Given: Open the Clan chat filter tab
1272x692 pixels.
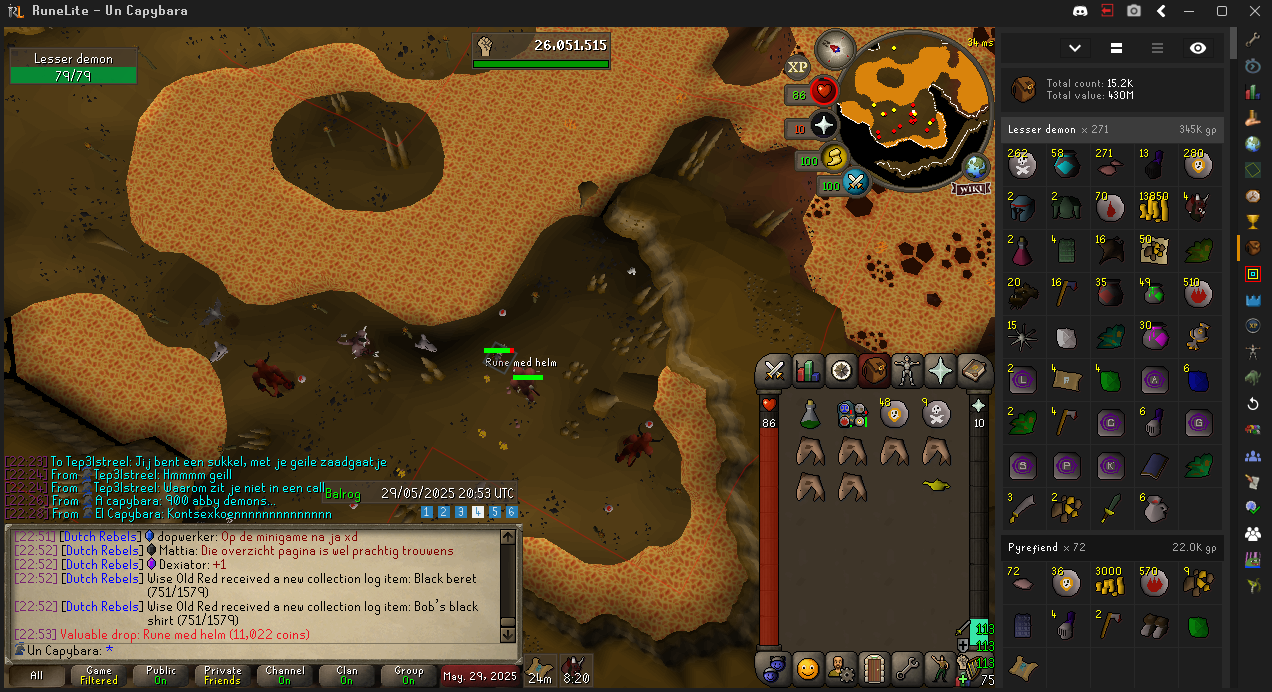Looking at the screenshot, I should (x=347, y=675).
